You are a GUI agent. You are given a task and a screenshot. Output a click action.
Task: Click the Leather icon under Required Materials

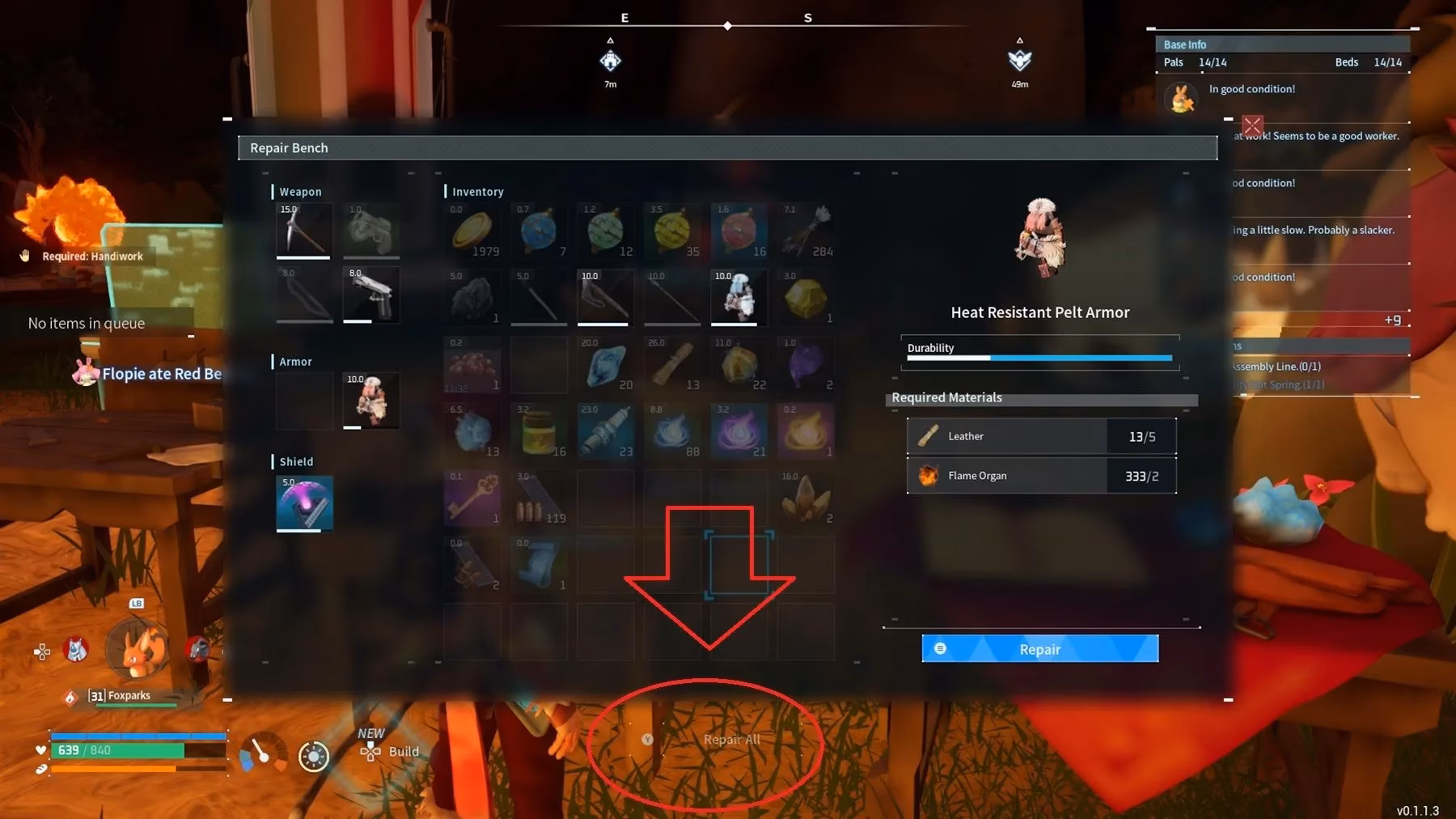tap(928, 435)
